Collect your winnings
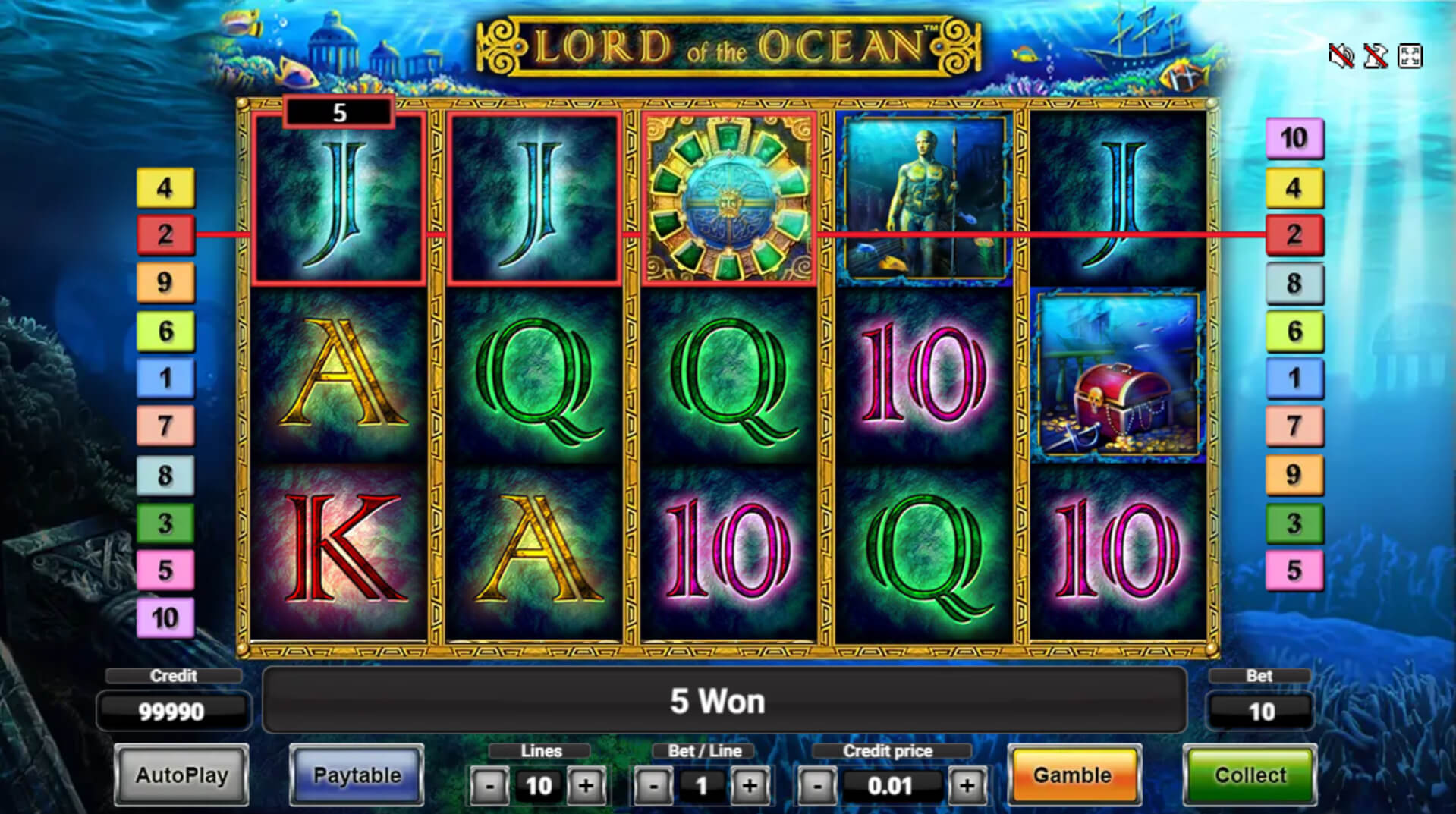The height and width of the screenshot is (814, 1456). 1249,775
